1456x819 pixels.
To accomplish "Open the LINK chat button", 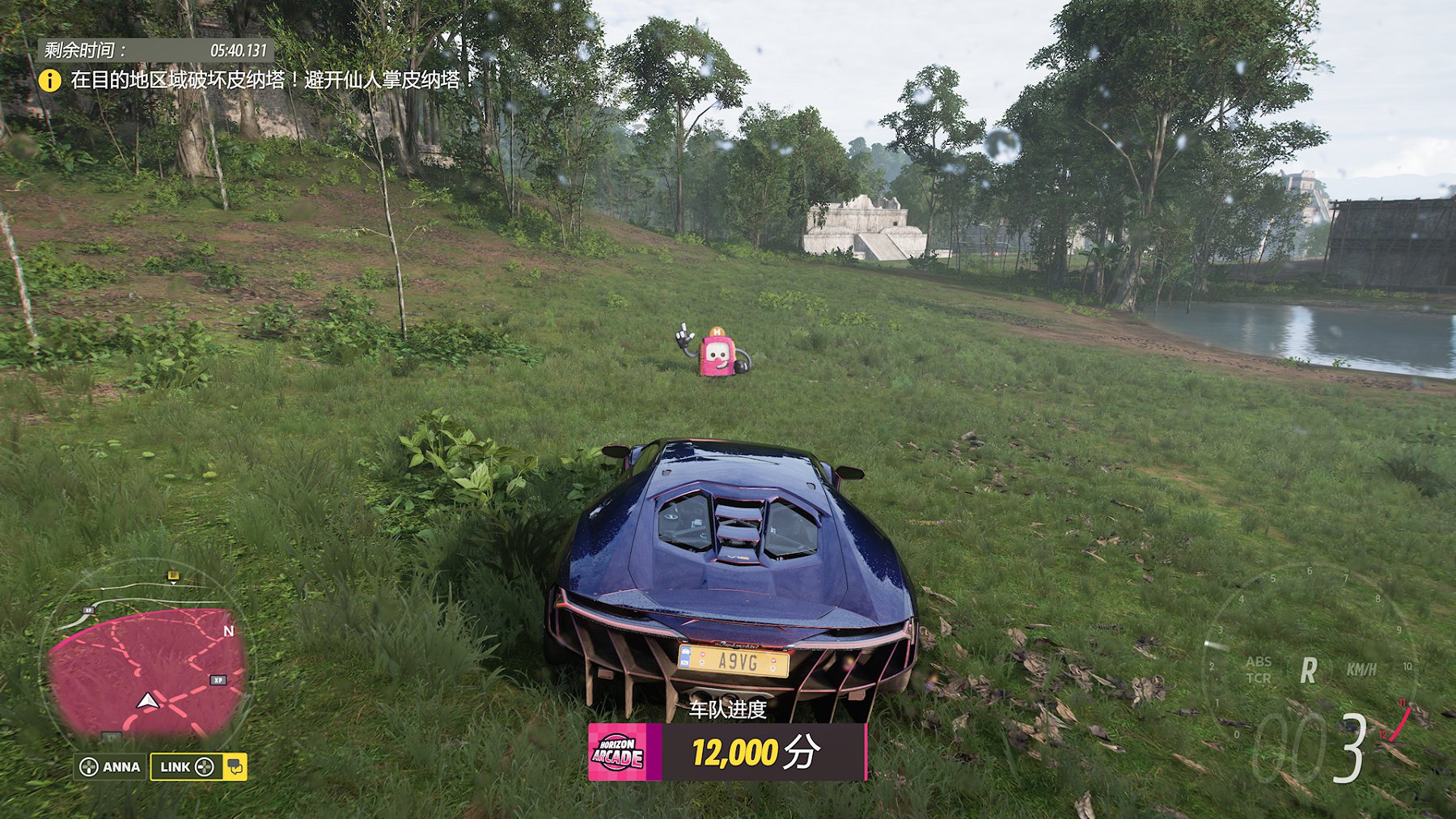I will pyautogui.click(x=198, y=766).
